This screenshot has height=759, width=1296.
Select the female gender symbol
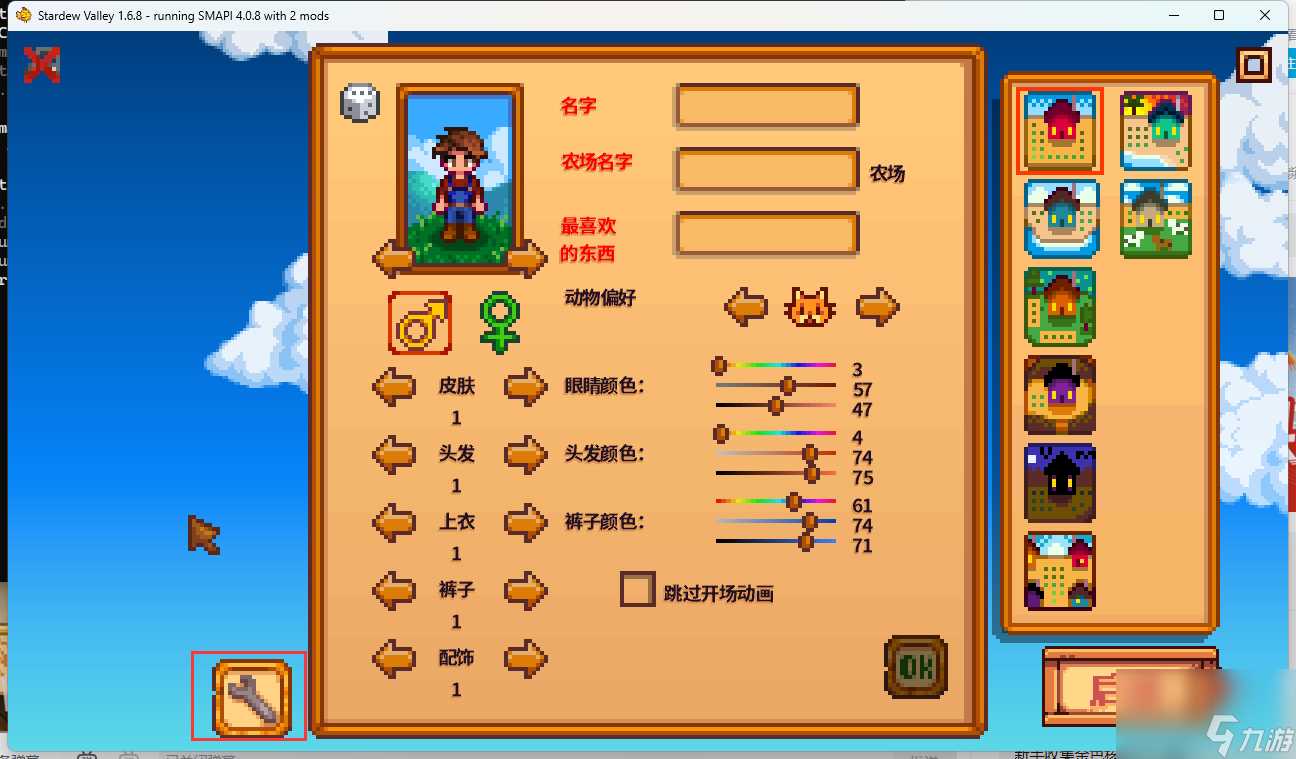pos(498,322)
